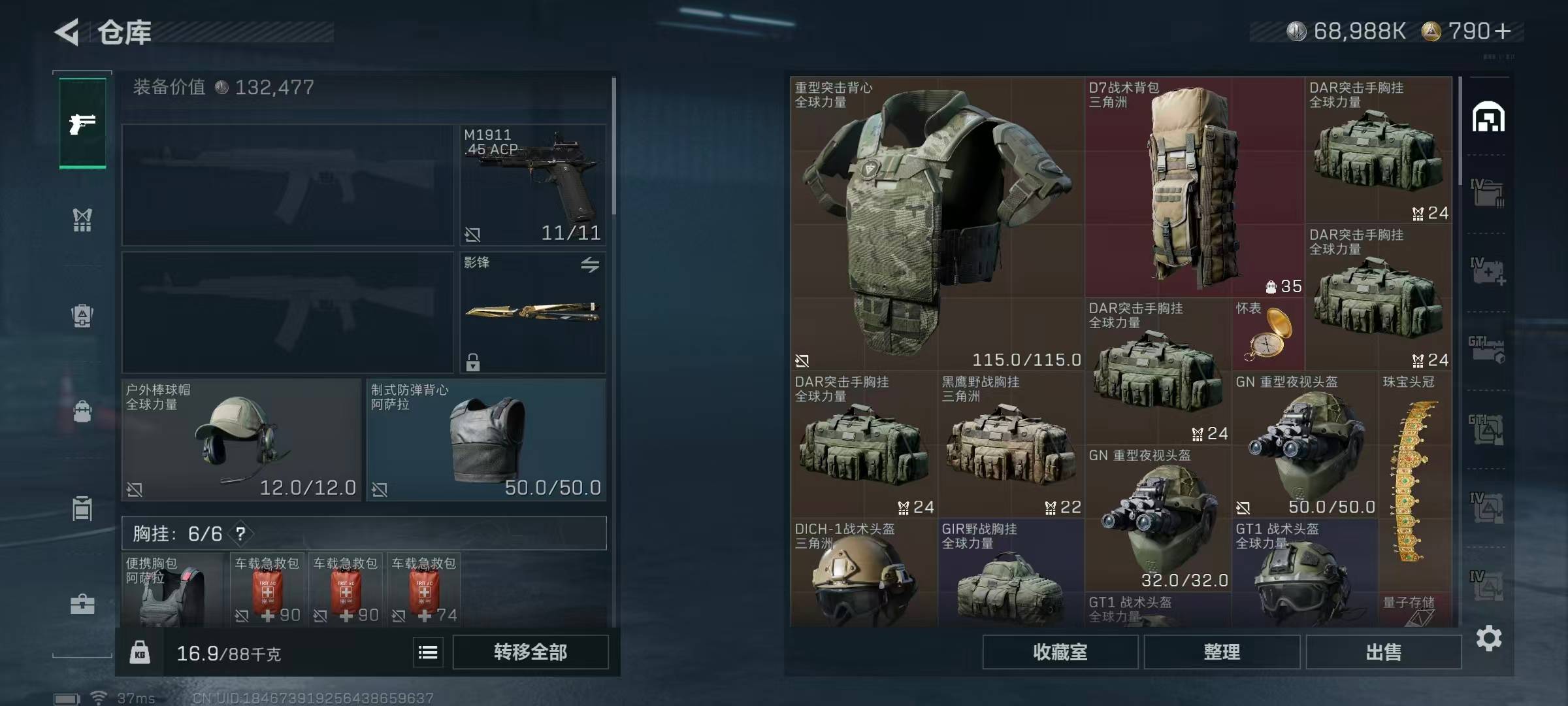Viewport: 1568px width, 706px height.
Task: Open the 胸挂 question mark help
Action: coord(241,534)
